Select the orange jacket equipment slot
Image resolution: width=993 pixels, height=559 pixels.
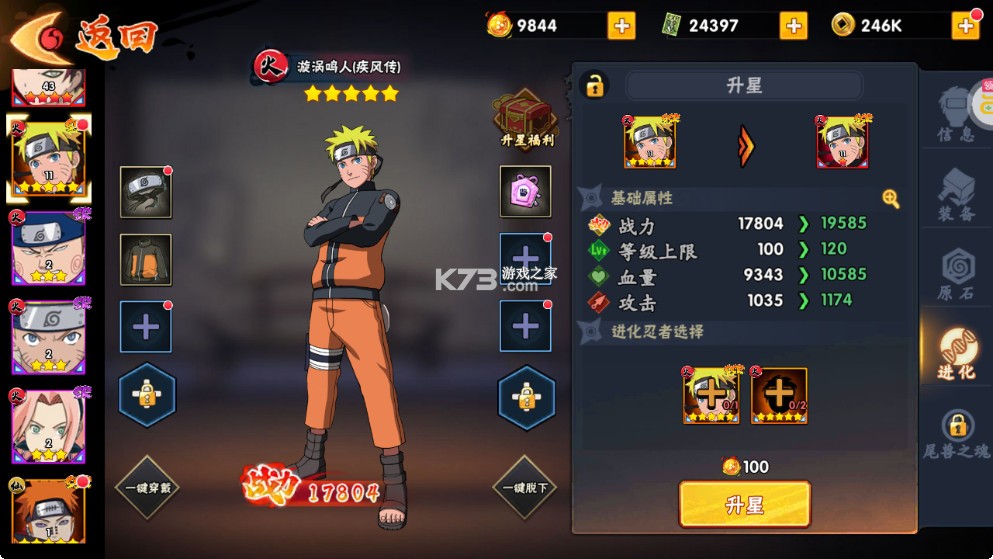coord(146,259)
